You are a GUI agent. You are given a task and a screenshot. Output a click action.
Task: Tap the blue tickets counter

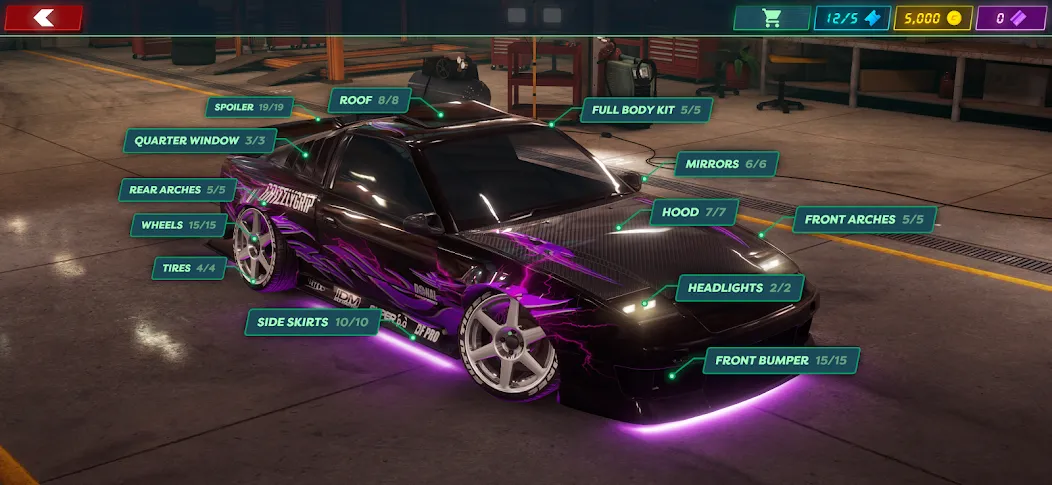tap(852, 18)
